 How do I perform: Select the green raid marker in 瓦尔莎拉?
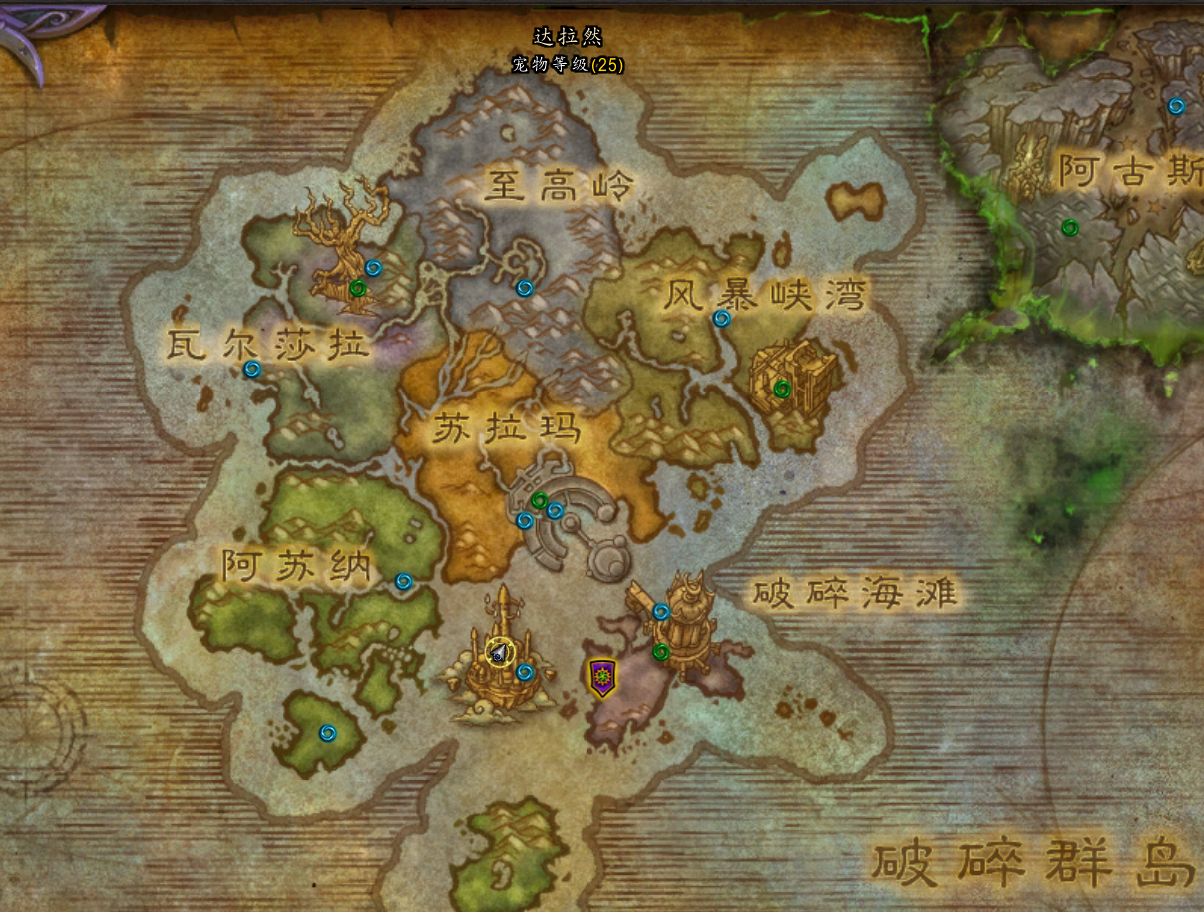tap(358, 288)
